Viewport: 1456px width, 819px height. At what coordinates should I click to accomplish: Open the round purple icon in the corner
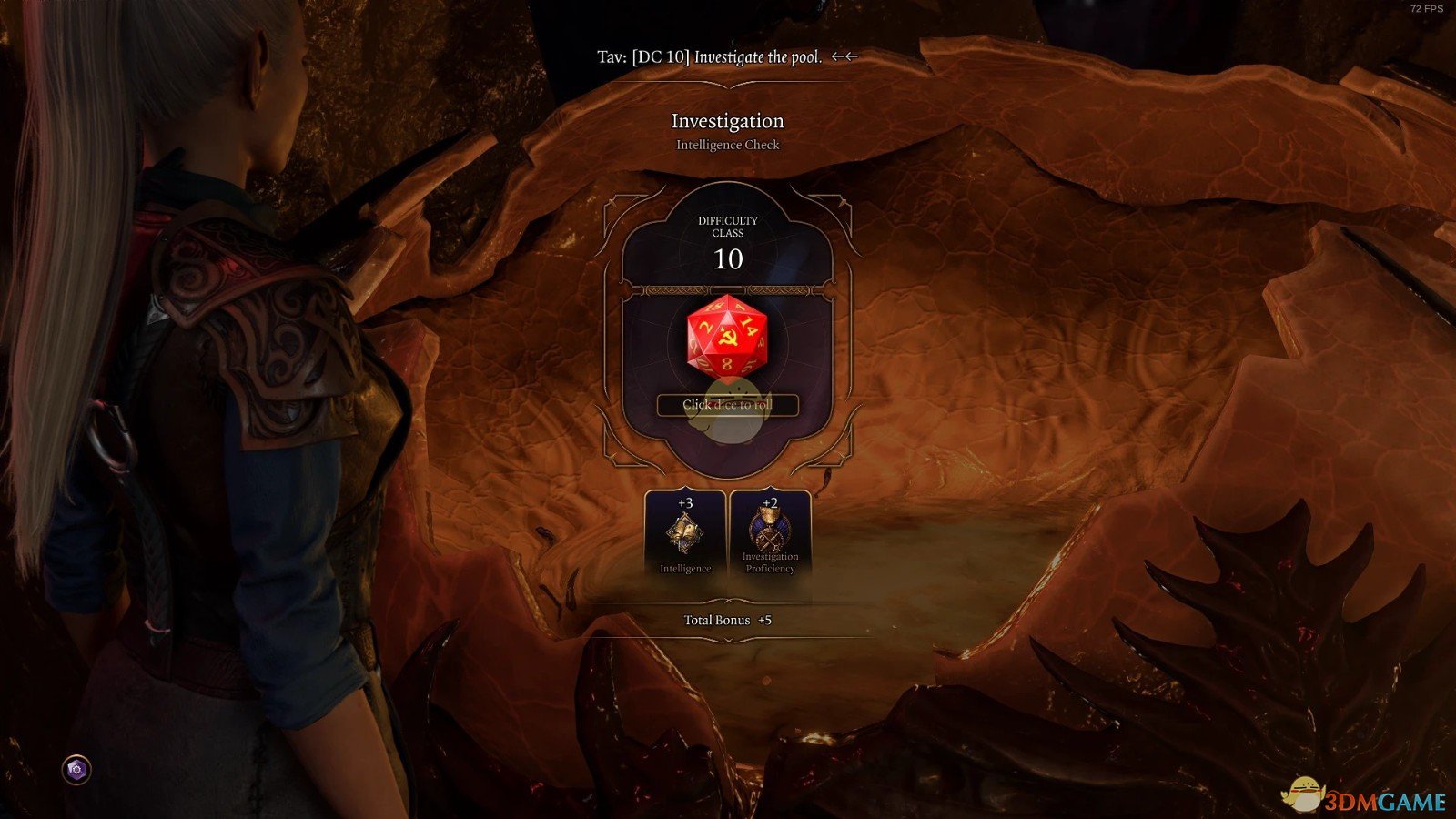(76, 770)
